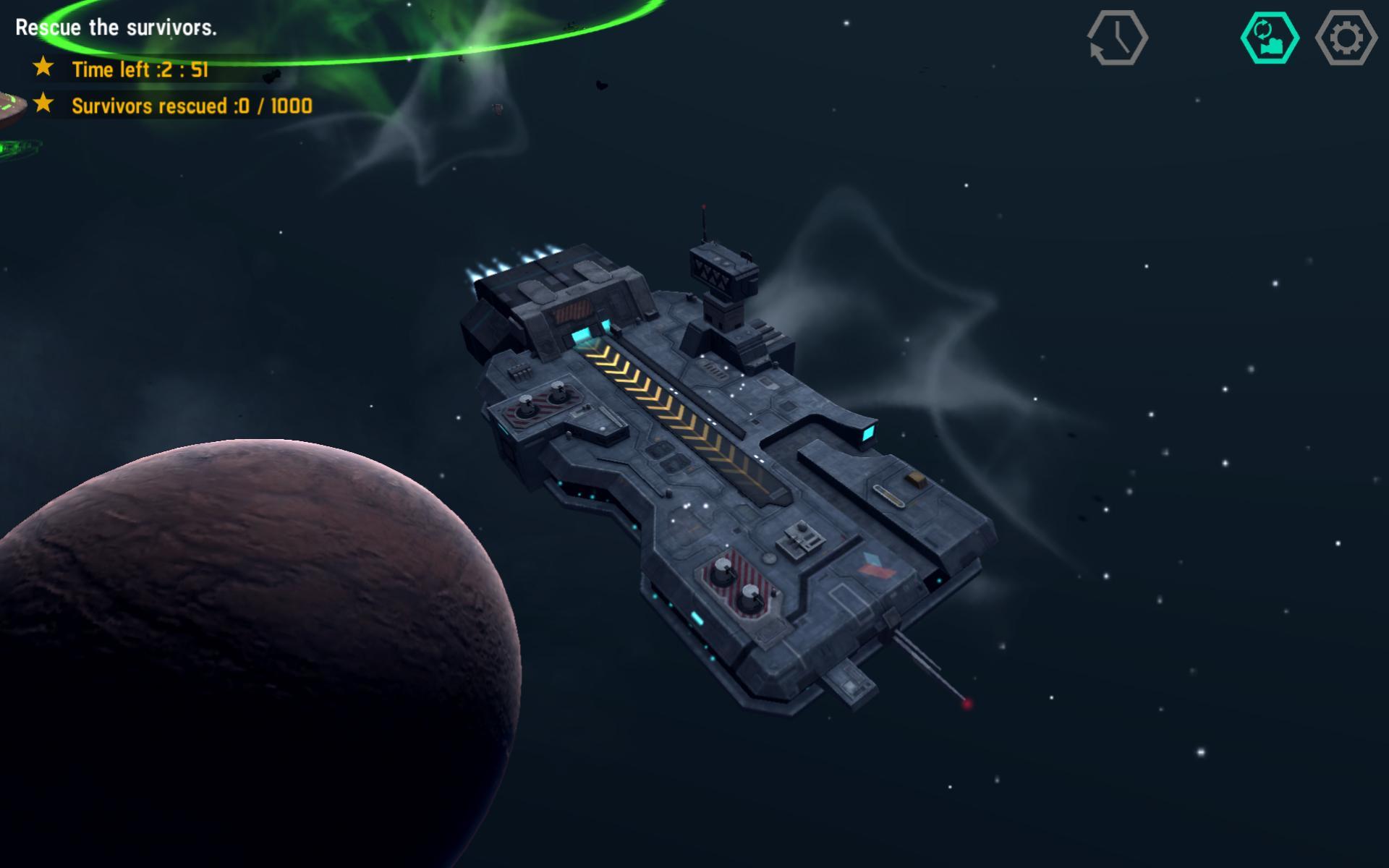This screenshot has height=868, width=1389.
Task: Open the Settings gear hexagon menu
Action: tap(1346, 38)
